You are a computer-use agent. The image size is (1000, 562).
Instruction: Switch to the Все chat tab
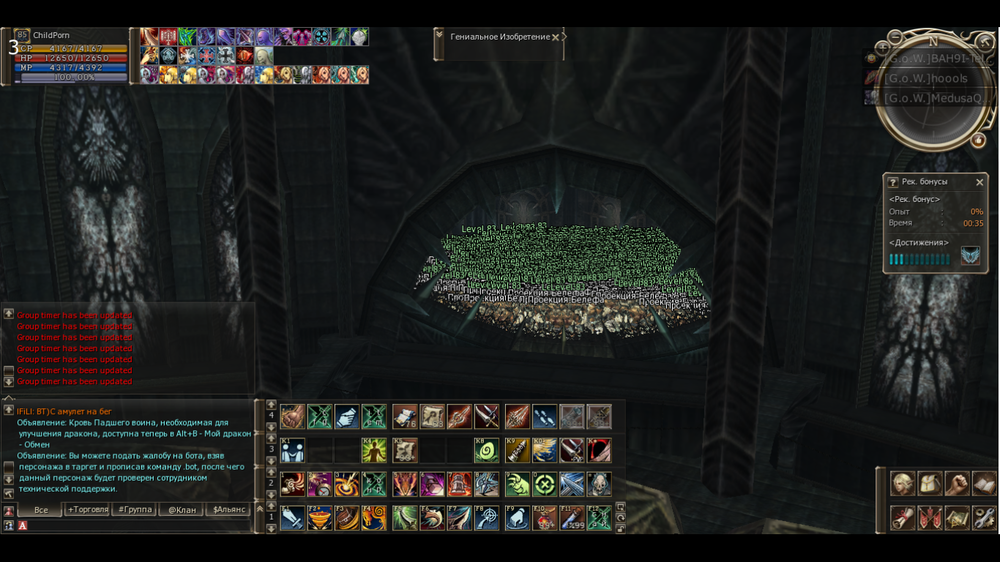pyautogui.click(x=41, y=510)
